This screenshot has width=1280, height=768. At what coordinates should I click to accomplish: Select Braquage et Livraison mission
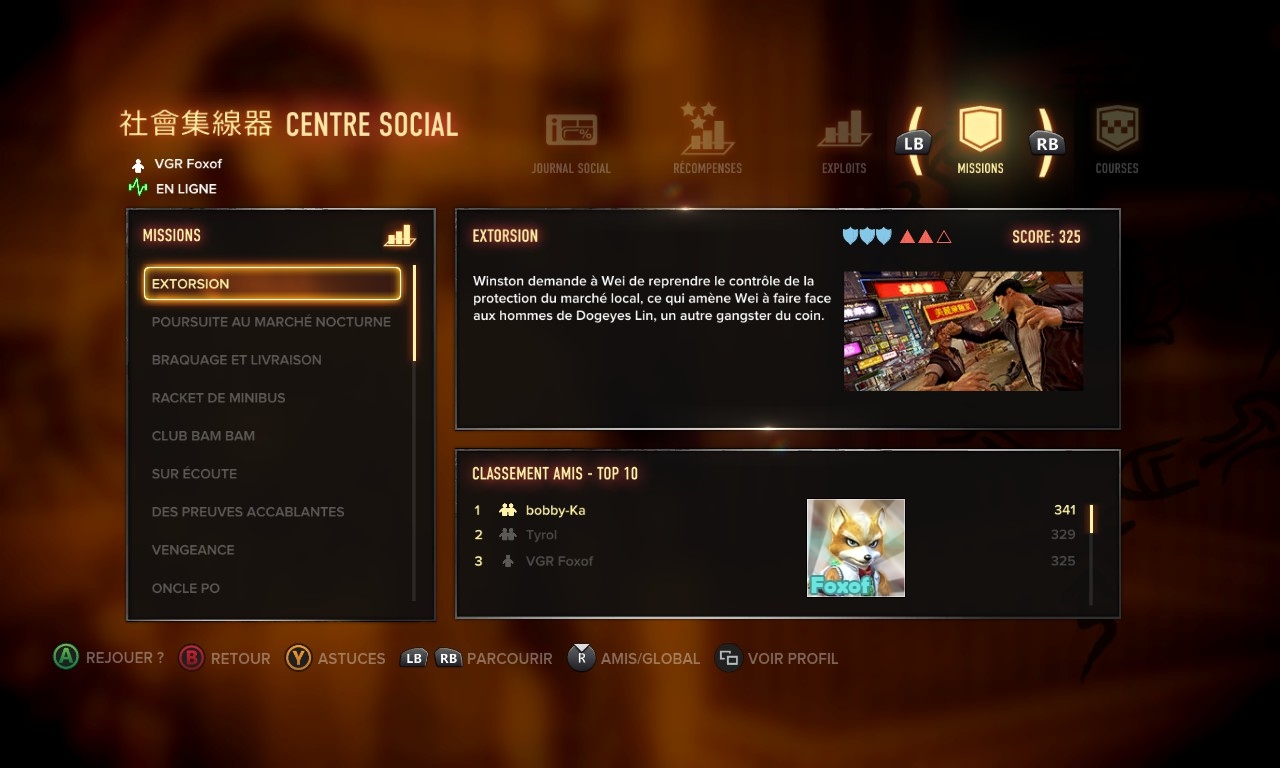[x=237, y=360]
